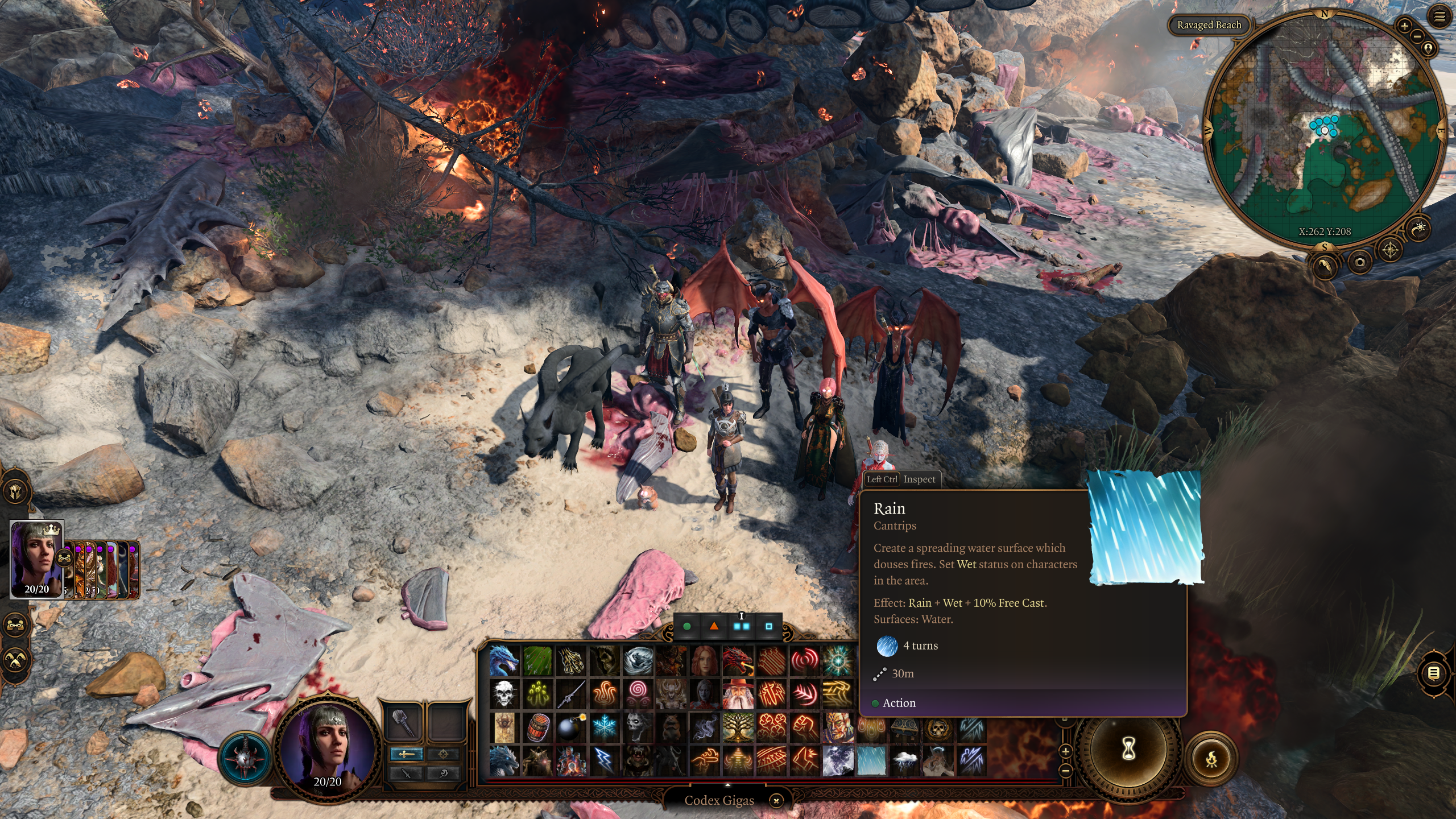This screenshot has width=1456, height=819.
Task: Select the party leader portrait card
Action: (x=37, y=559)
